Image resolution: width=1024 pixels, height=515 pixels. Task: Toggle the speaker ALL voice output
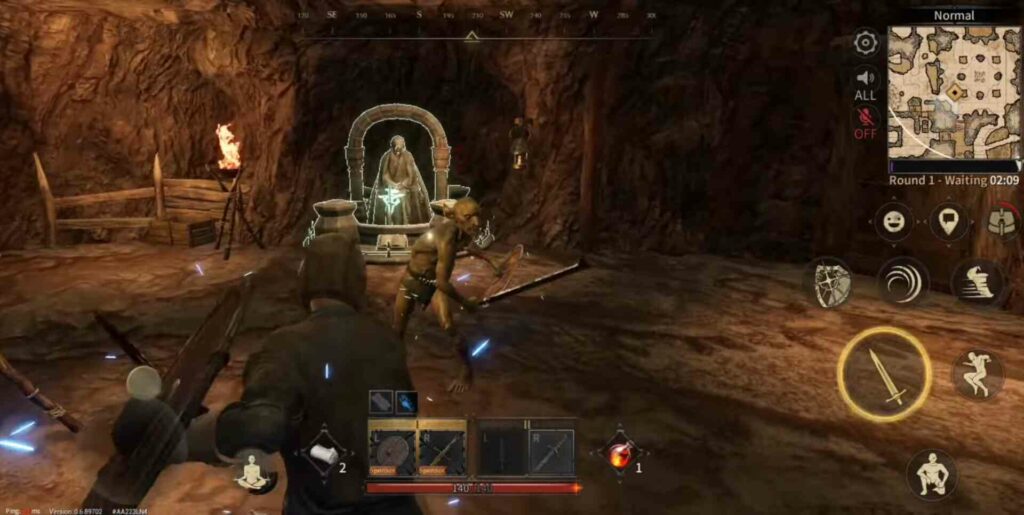pos(865,82)
